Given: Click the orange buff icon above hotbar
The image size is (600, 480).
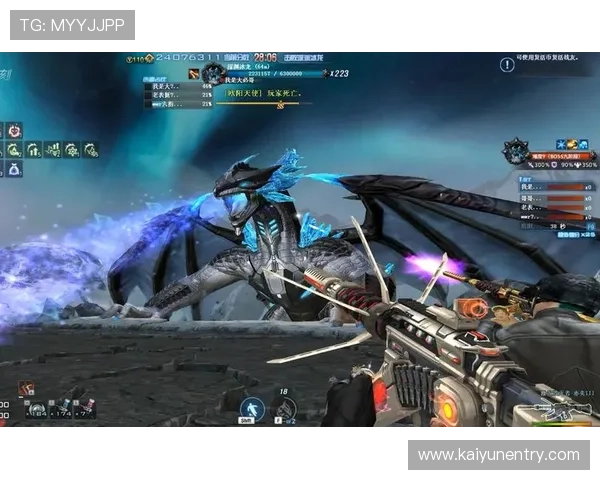Looking at the screenshot, I should pyautogui.click(x=25, y=388).
